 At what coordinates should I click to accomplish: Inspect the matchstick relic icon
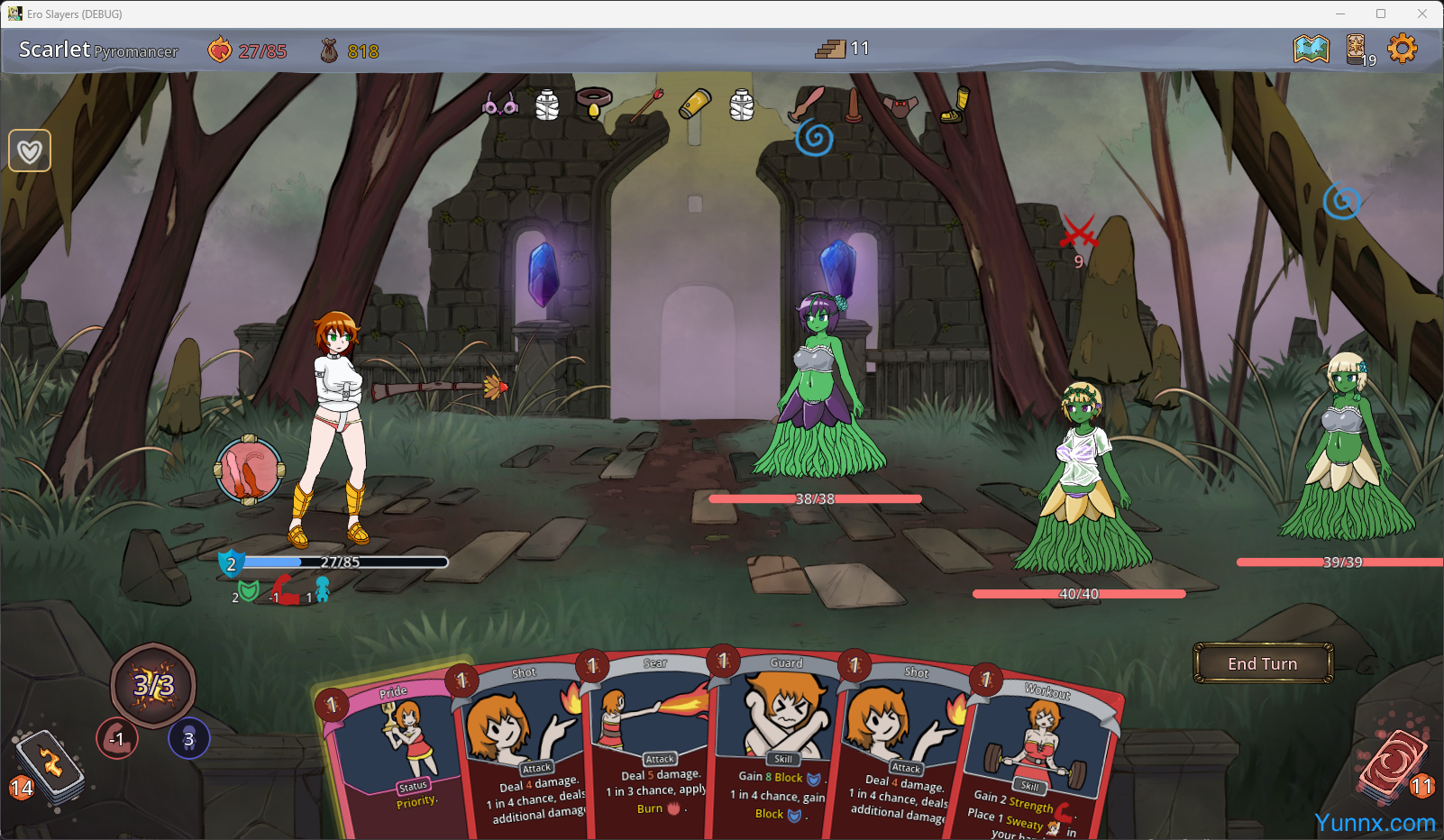646,105
